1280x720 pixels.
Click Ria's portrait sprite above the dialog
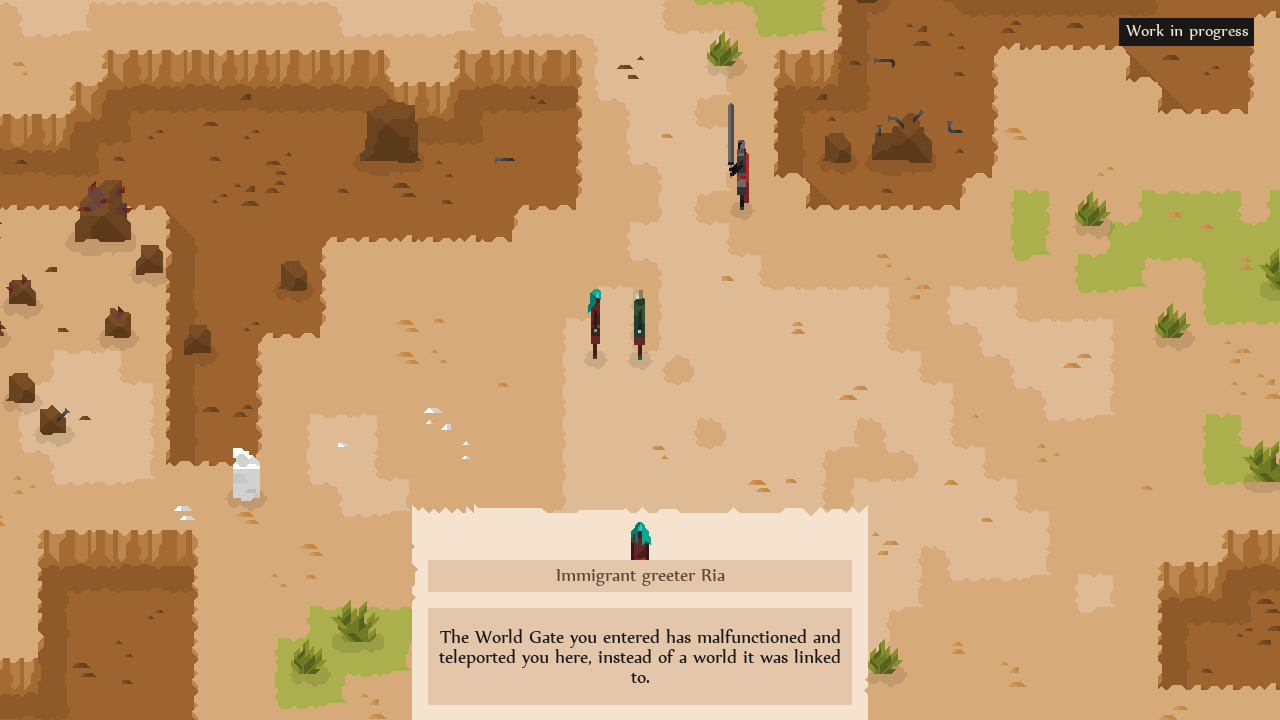pyautogui.click(x=640, y=538)
